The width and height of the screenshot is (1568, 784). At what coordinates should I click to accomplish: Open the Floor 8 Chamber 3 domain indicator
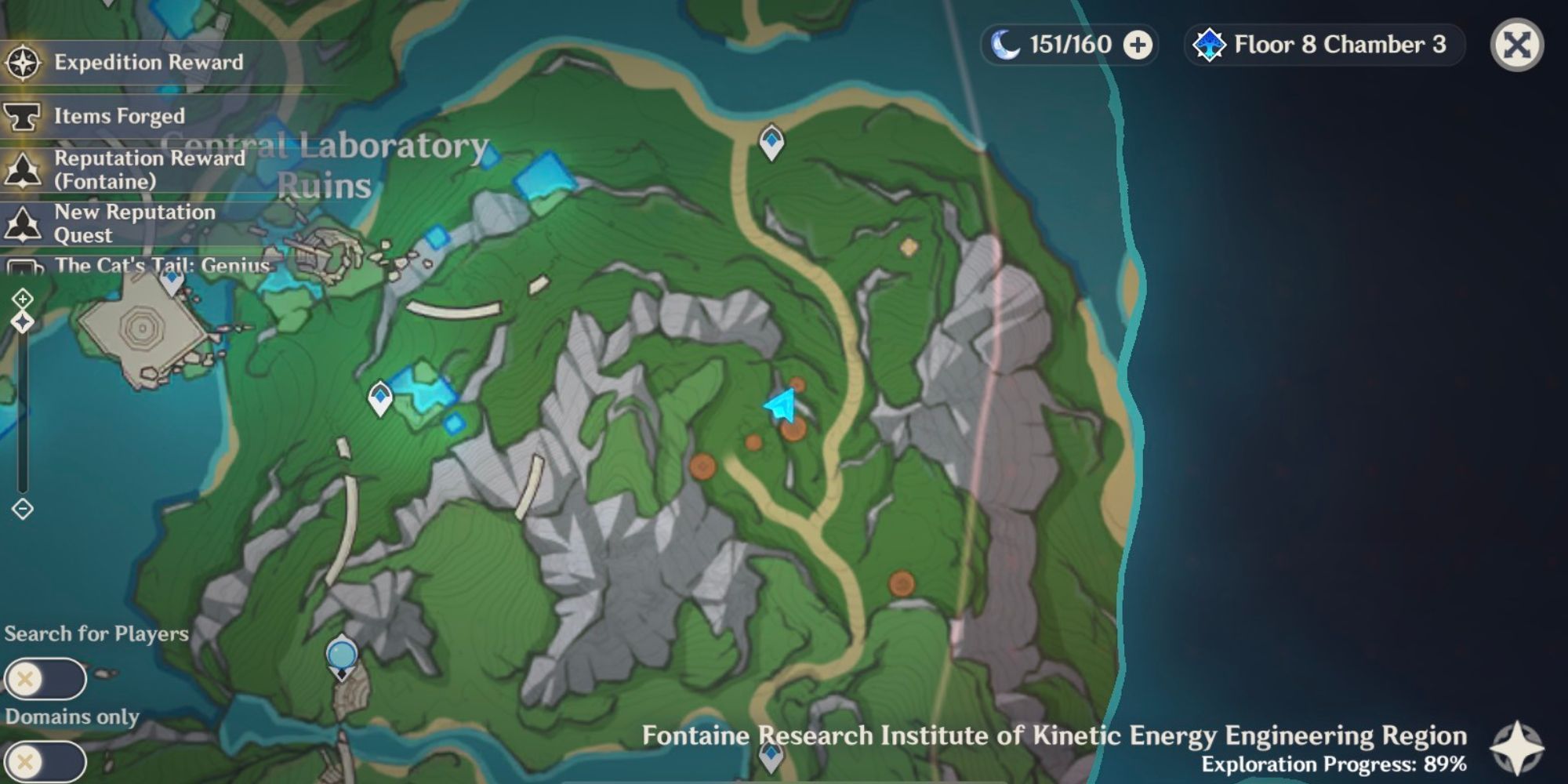tap(1323, 45)
